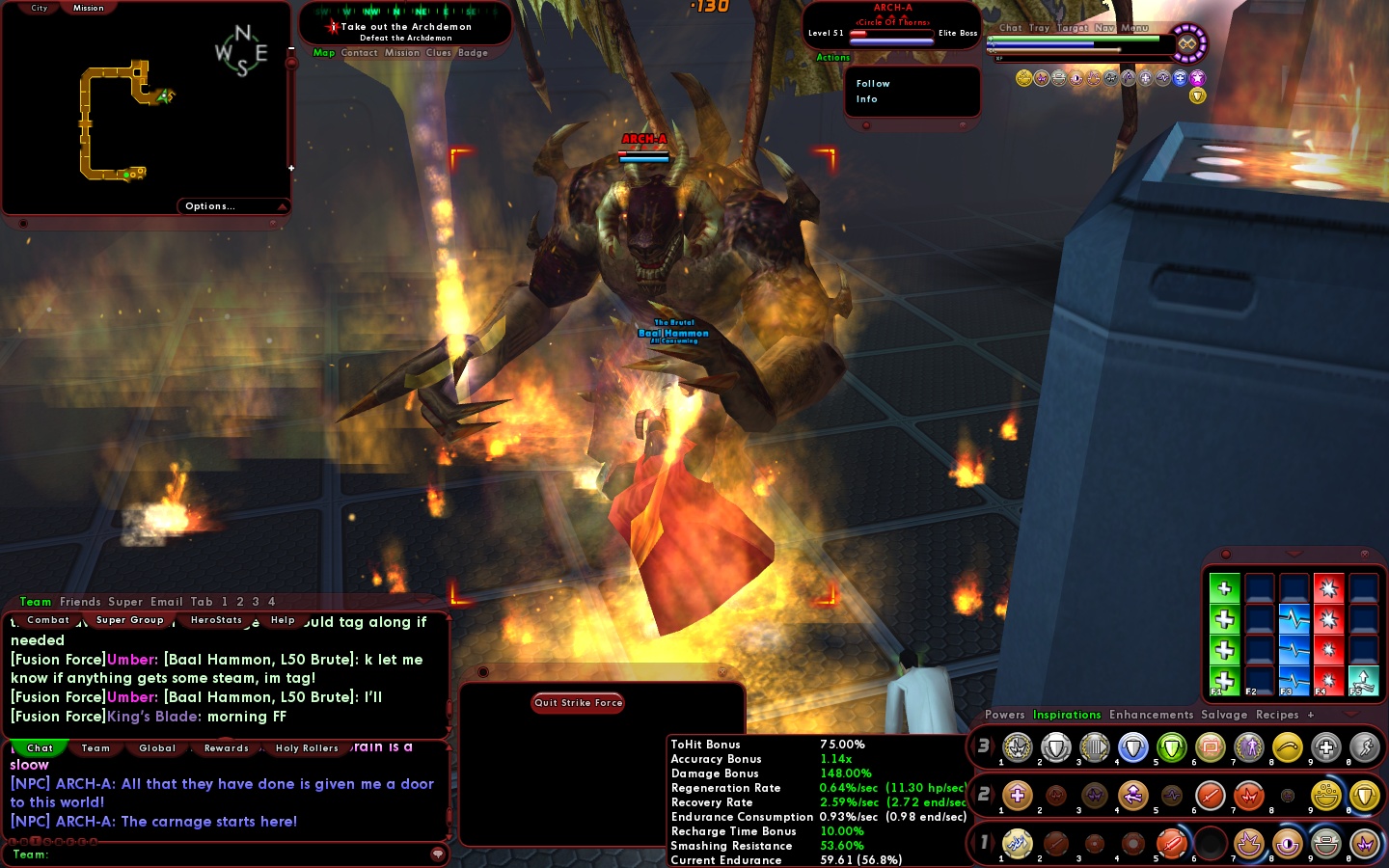Open the Contact list from nav bar
Viewport: 1389px width, 868px height.
click(359, 53)
